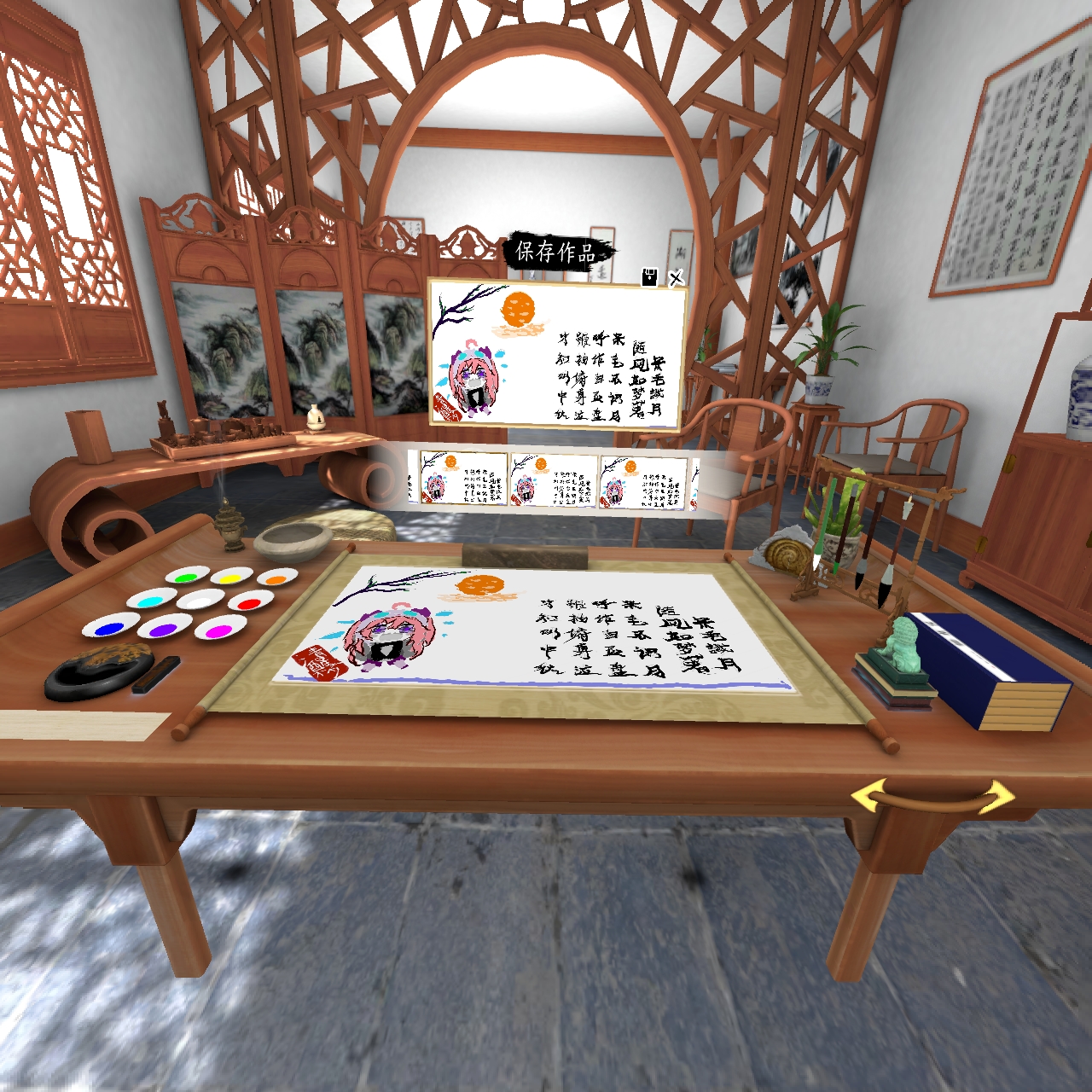1092x1092 pixels.
Task: Open the 保存作品 banner menu
Action: click(x=555, y=252)
